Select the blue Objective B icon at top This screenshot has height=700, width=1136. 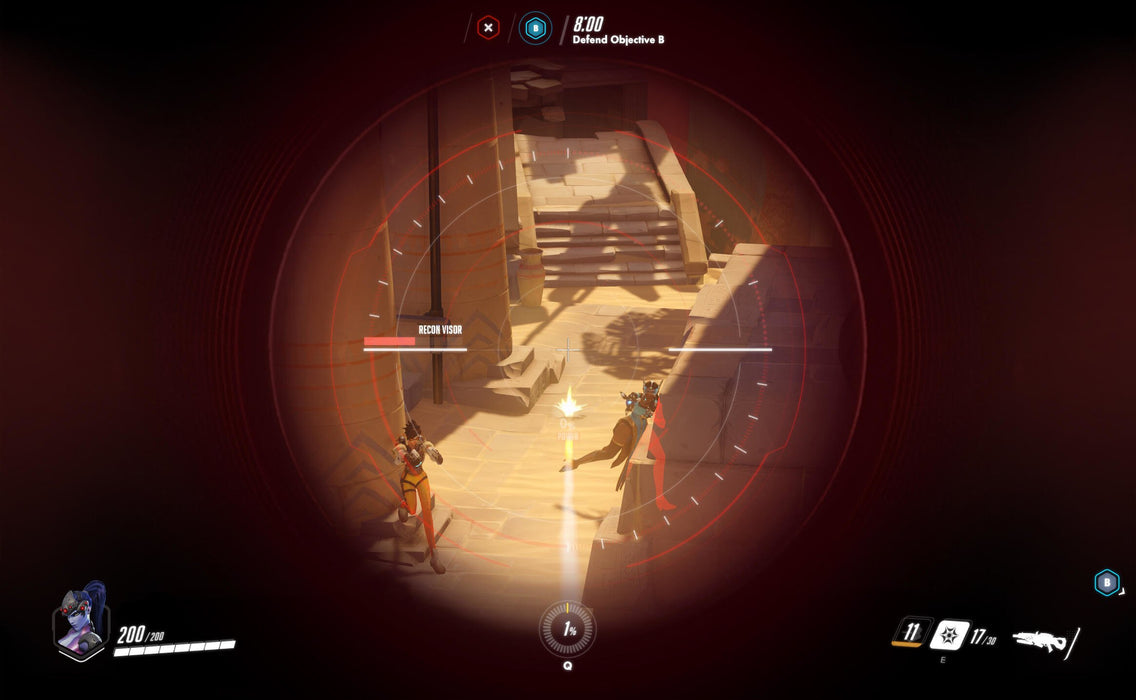tap(535, 28)
